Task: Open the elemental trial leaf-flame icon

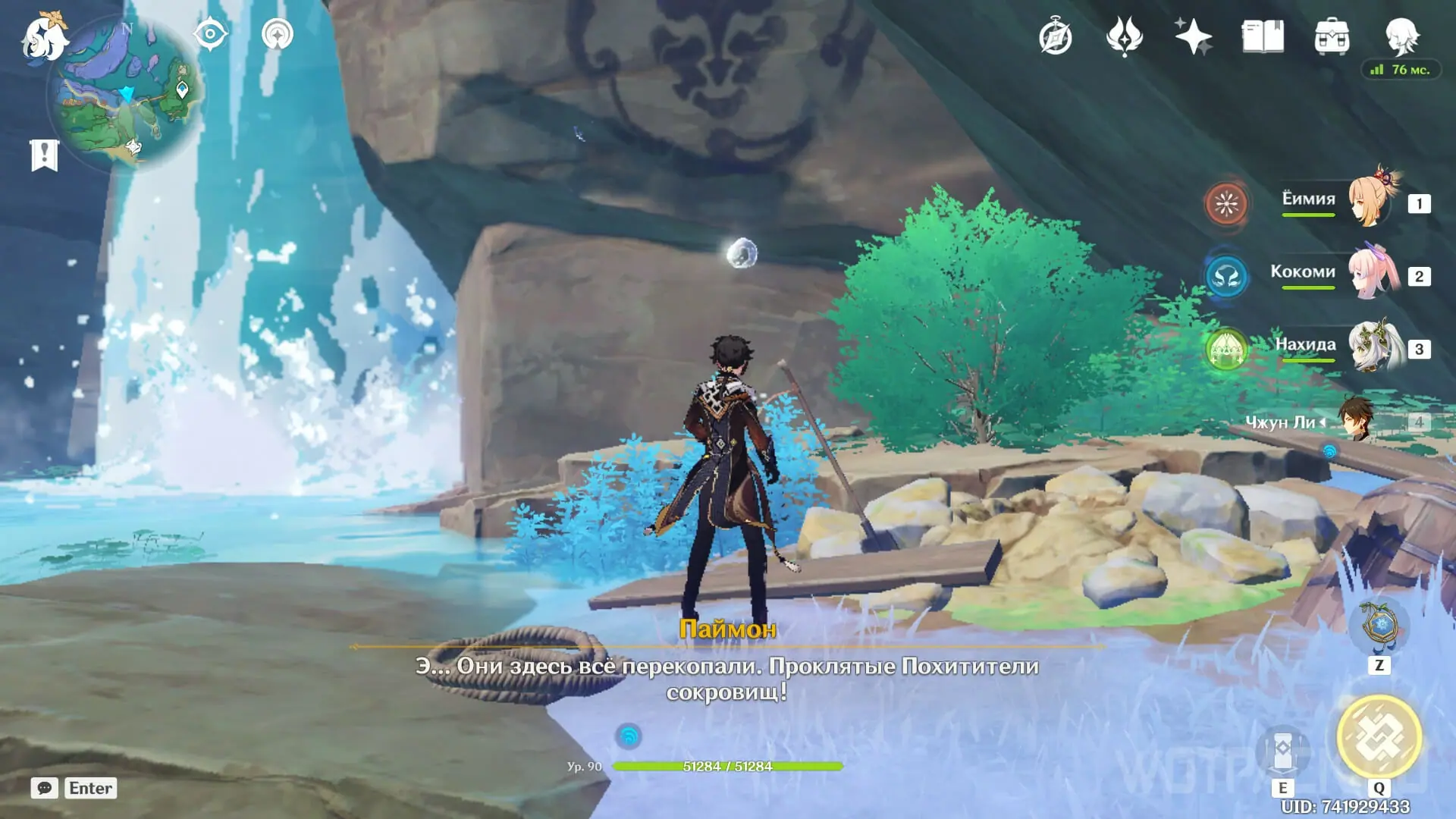Action: point(1124,36)
